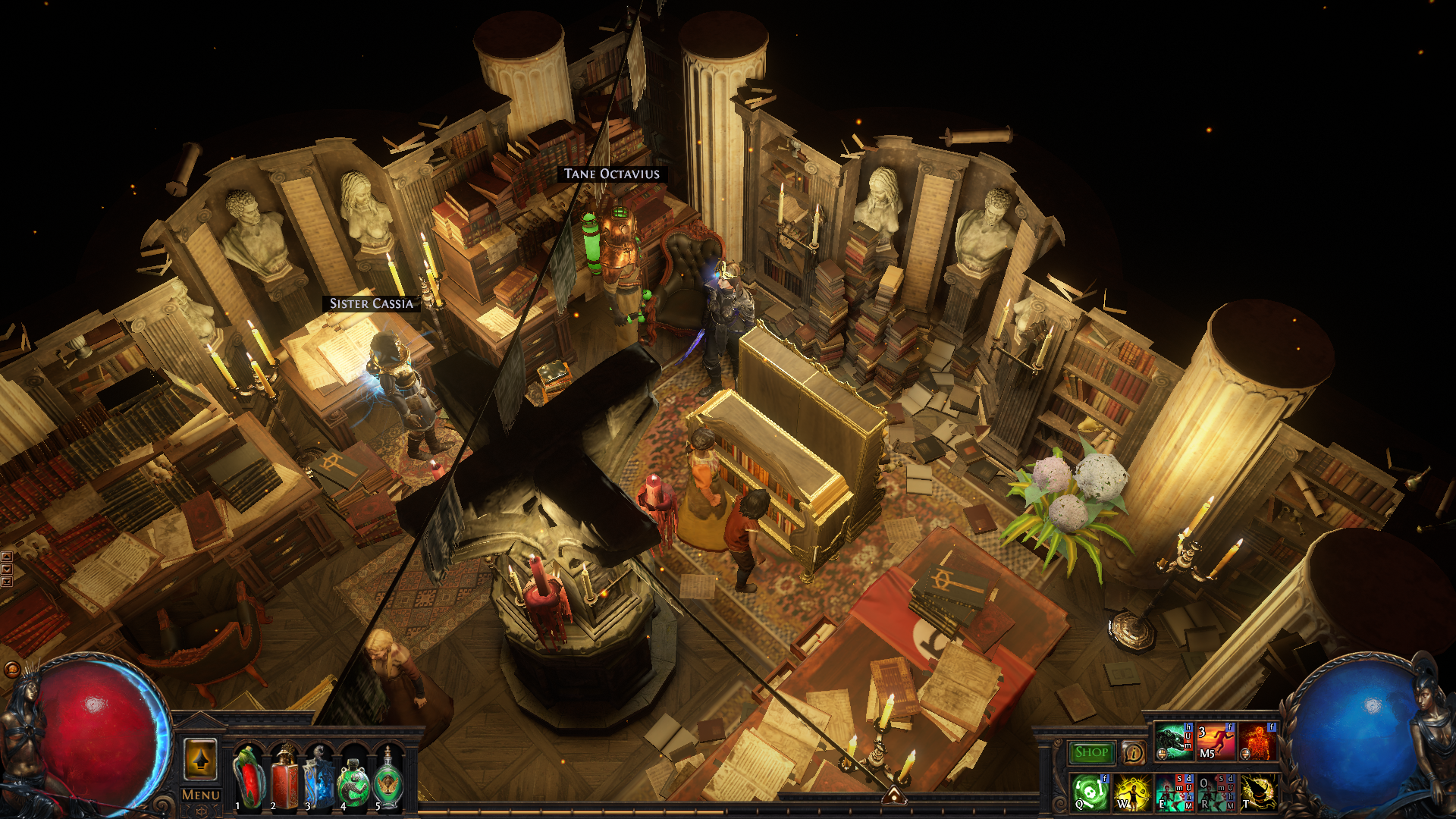This screenshot has width=1456, height=819.
Task: Select the green beast head skill
Action: 1174,742
